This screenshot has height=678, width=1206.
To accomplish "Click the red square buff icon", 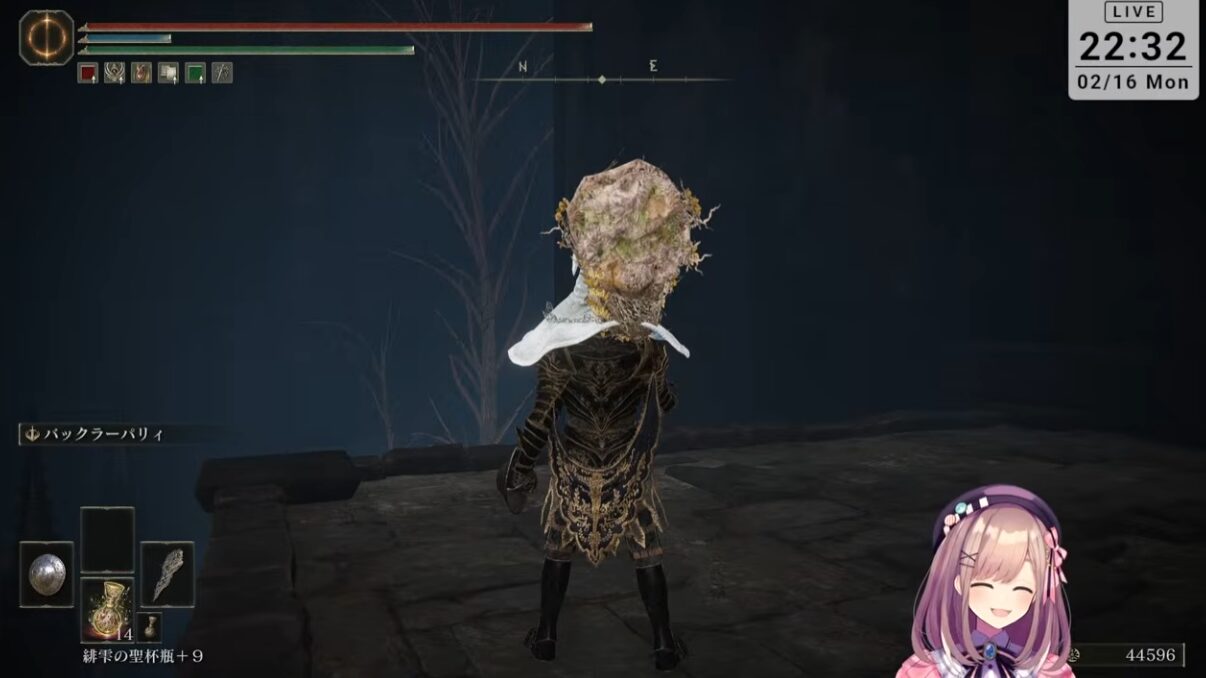I will [x=87, y=73].
